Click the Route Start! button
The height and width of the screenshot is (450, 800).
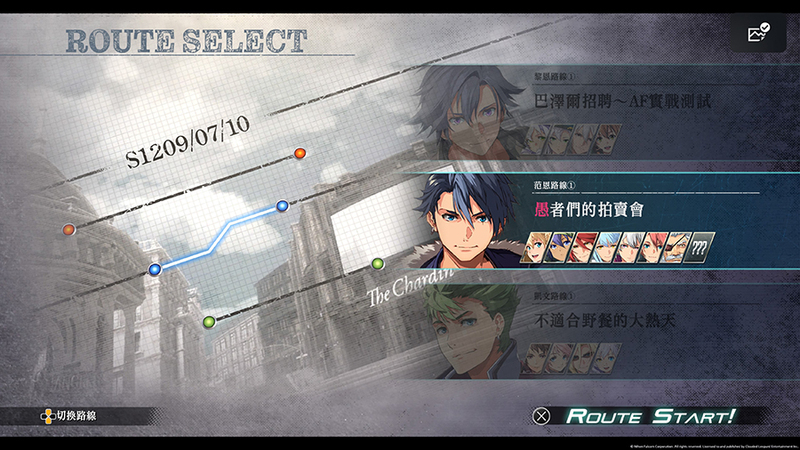coord(648,415)
